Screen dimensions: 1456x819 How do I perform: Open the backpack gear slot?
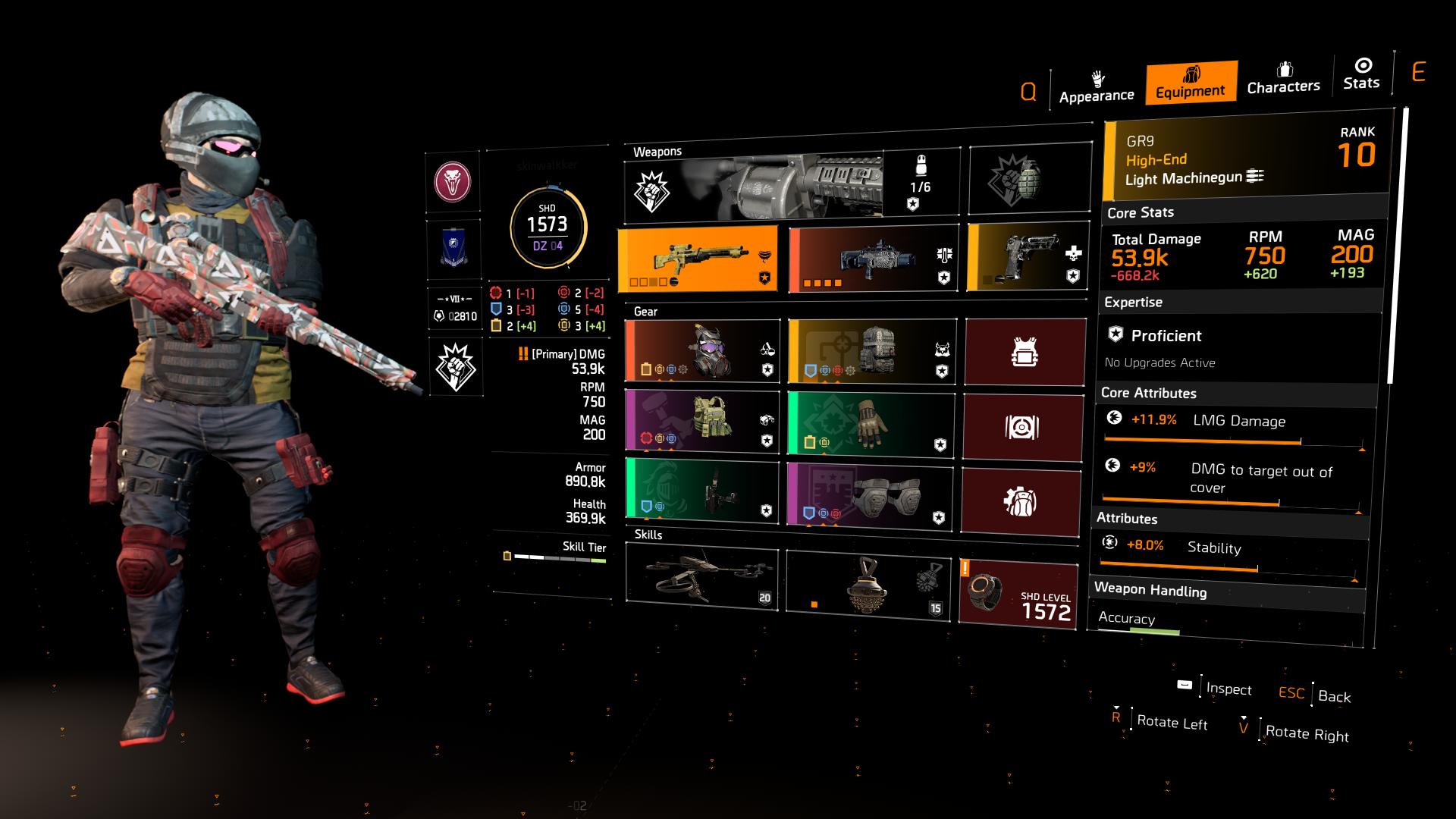(871, 351)
